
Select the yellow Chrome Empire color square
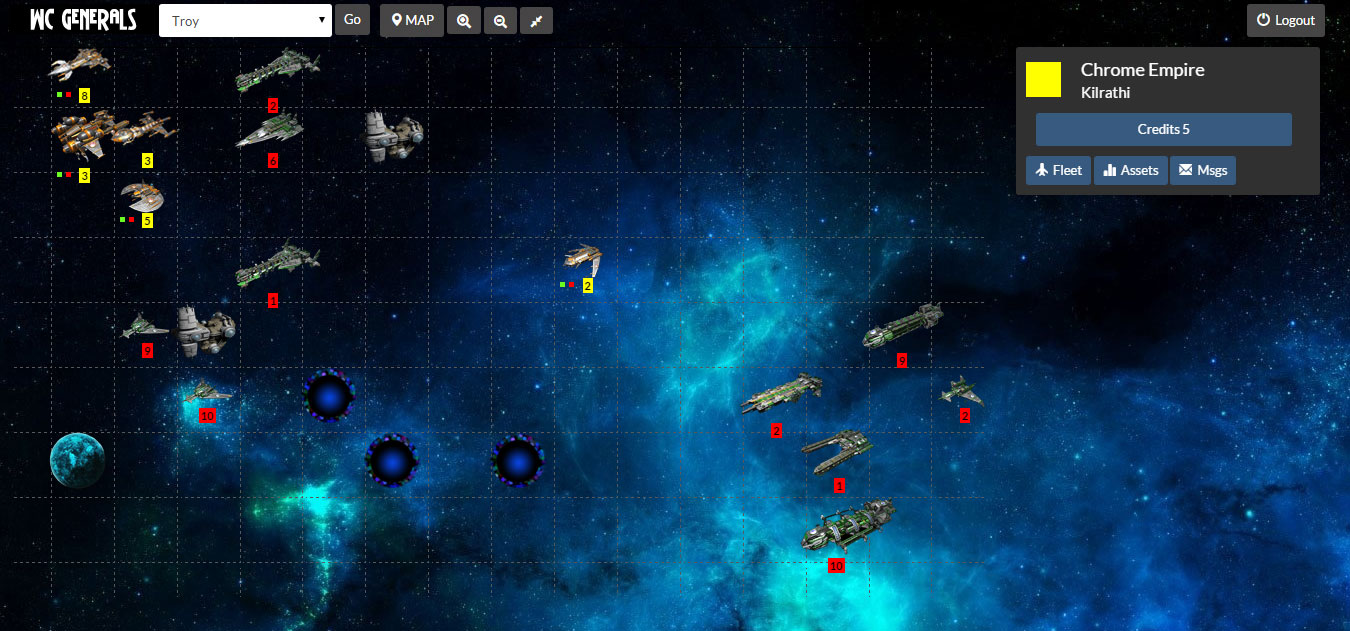tap(1043, 79)
